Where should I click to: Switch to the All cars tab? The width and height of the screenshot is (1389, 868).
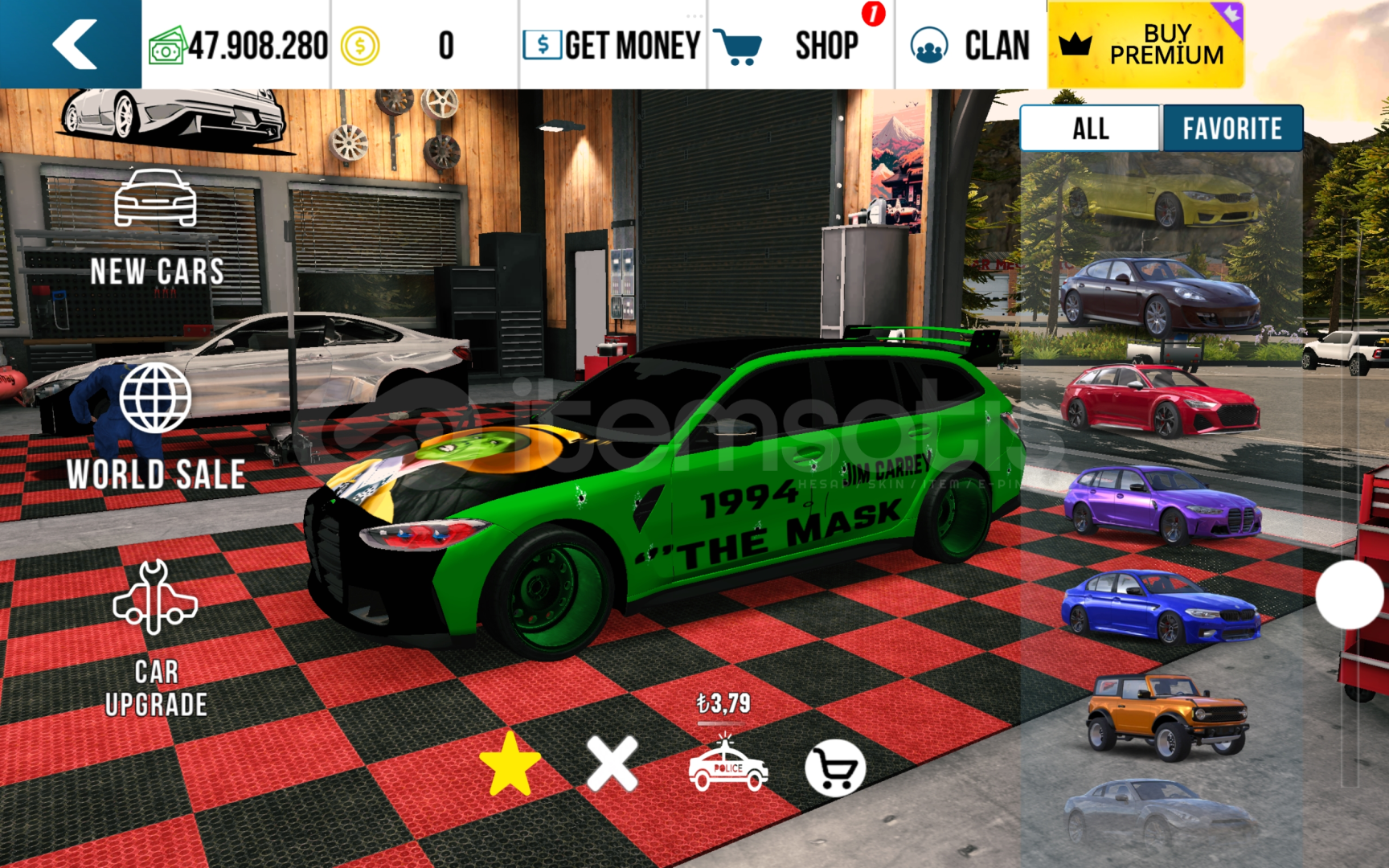click(x=1091, y=129)
